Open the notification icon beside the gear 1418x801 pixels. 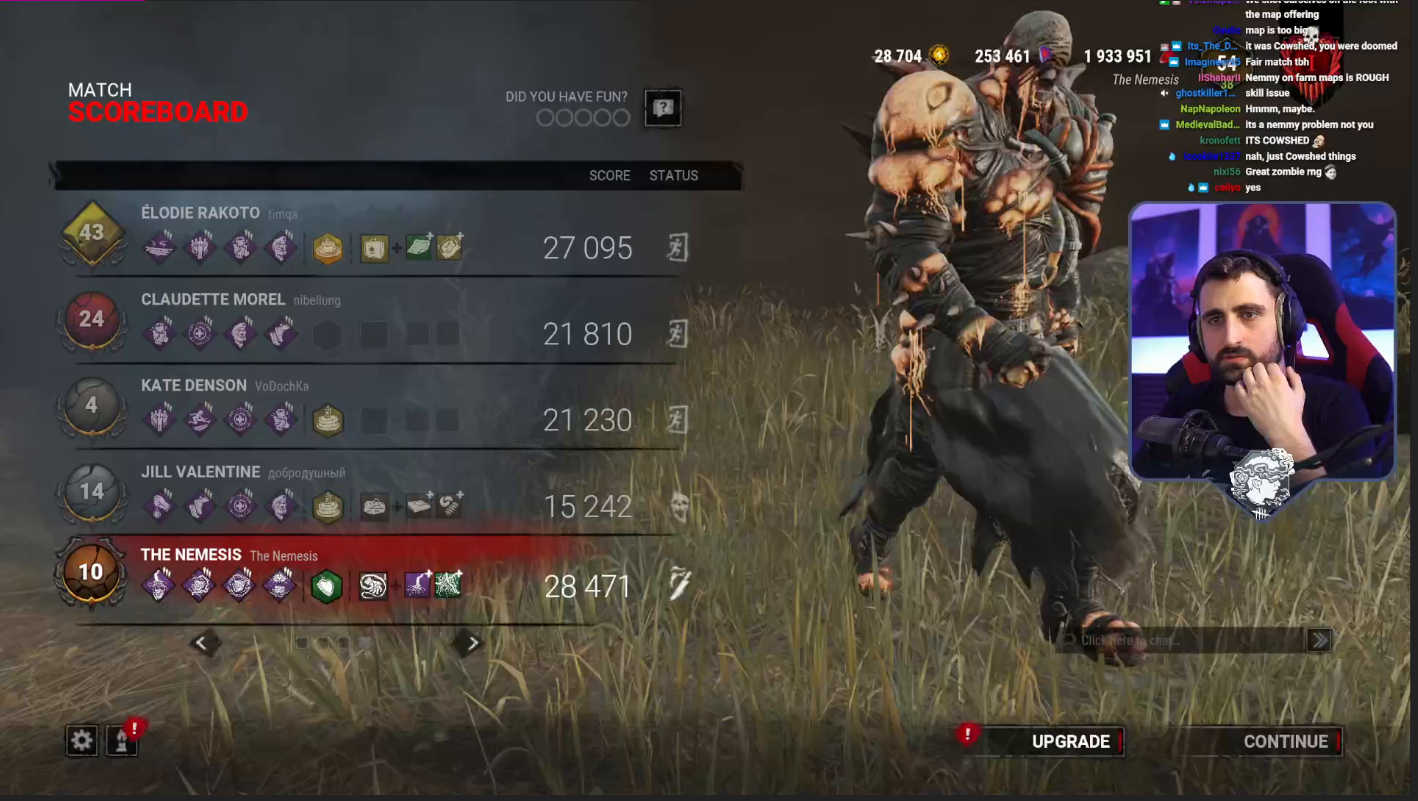click(x=122, y=740)
